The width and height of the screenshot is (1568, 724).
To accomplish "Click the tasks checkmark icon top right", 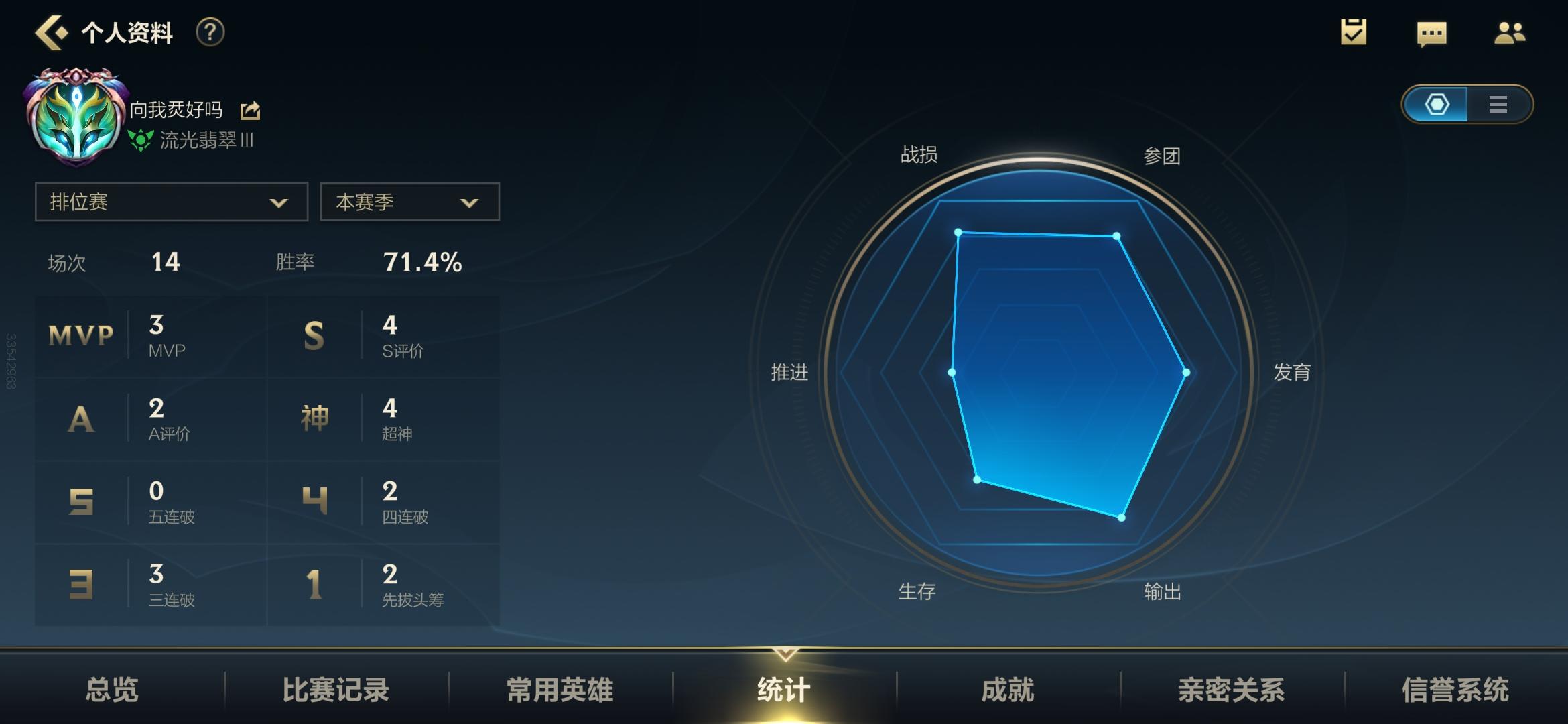I will [x=1352, y=32].
